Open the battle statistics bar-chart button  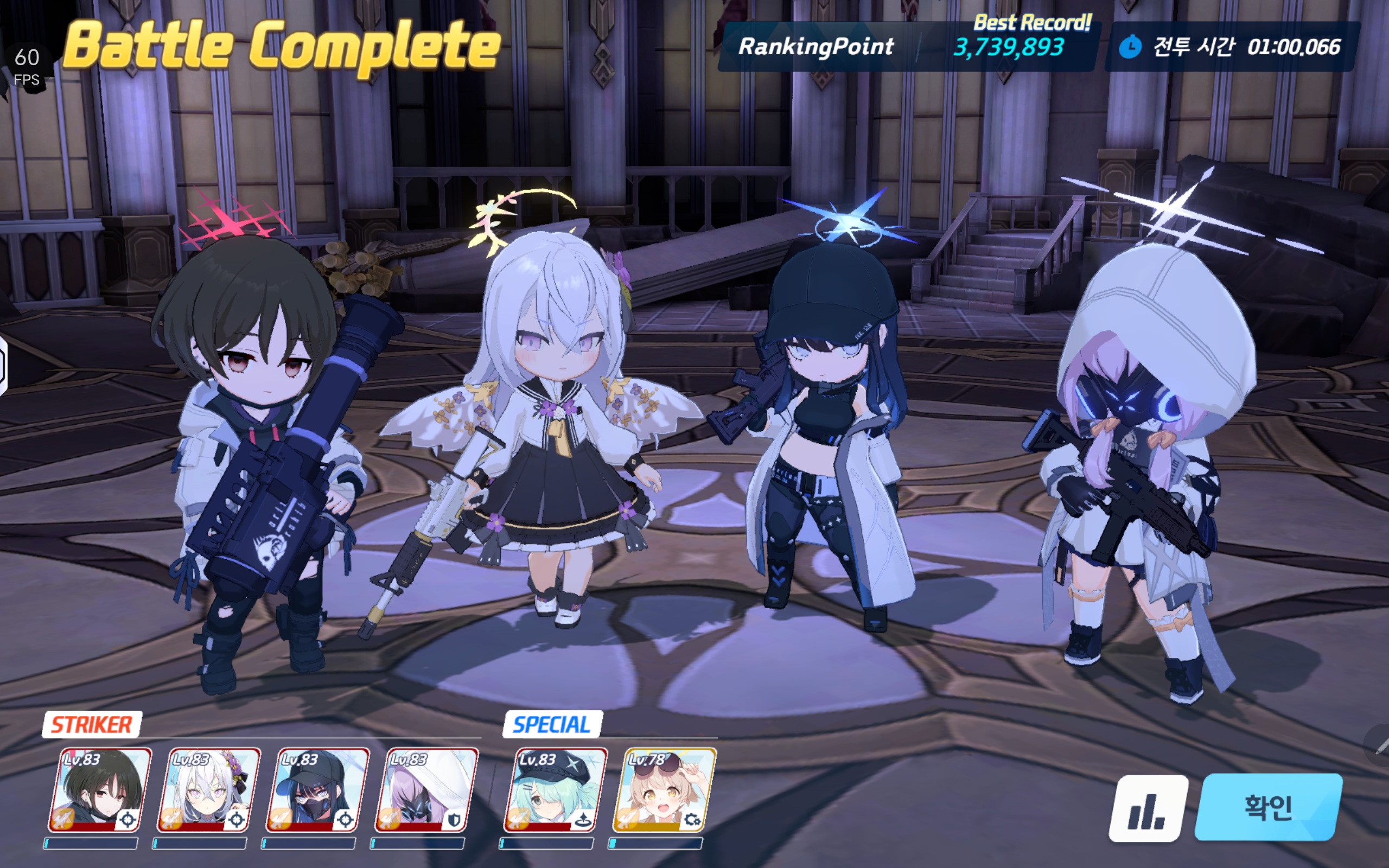1148,808
